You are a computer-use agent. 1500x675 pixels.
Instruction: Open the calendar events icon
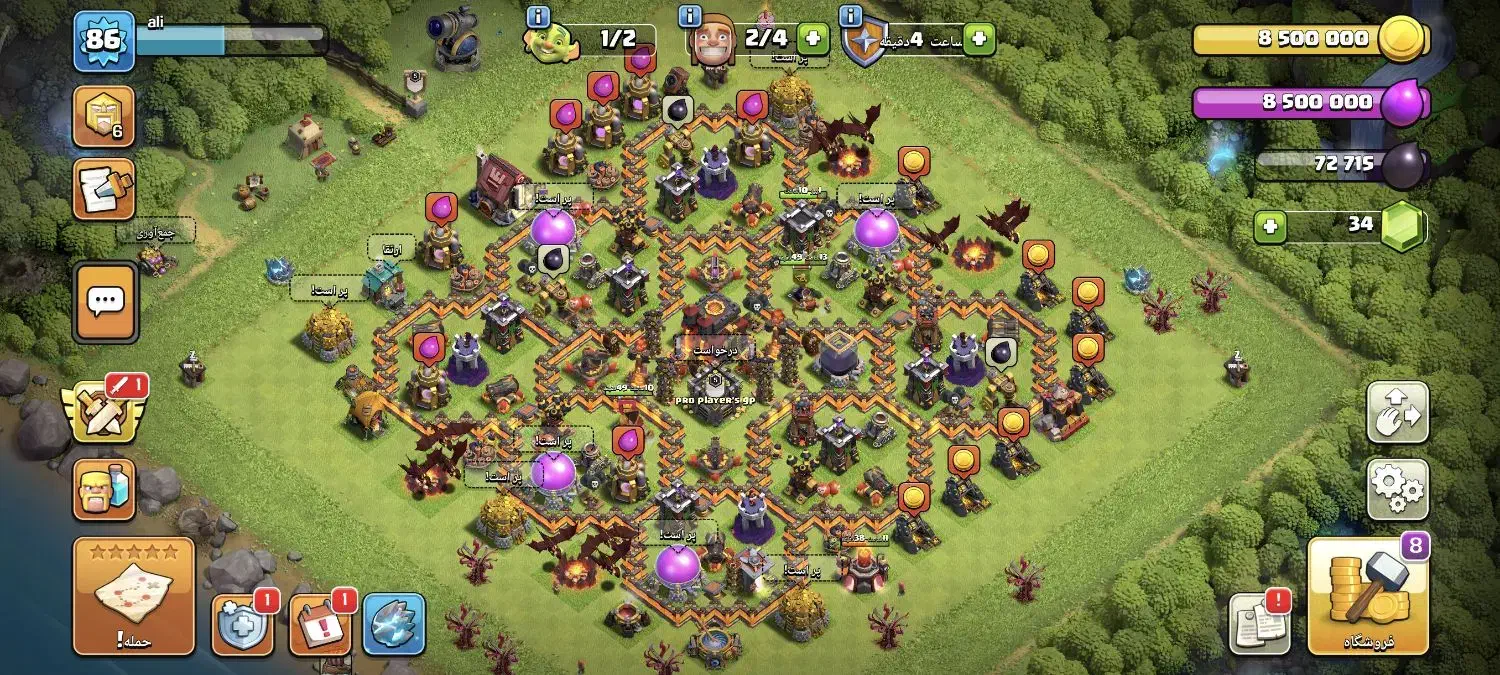tap(320, 625)
